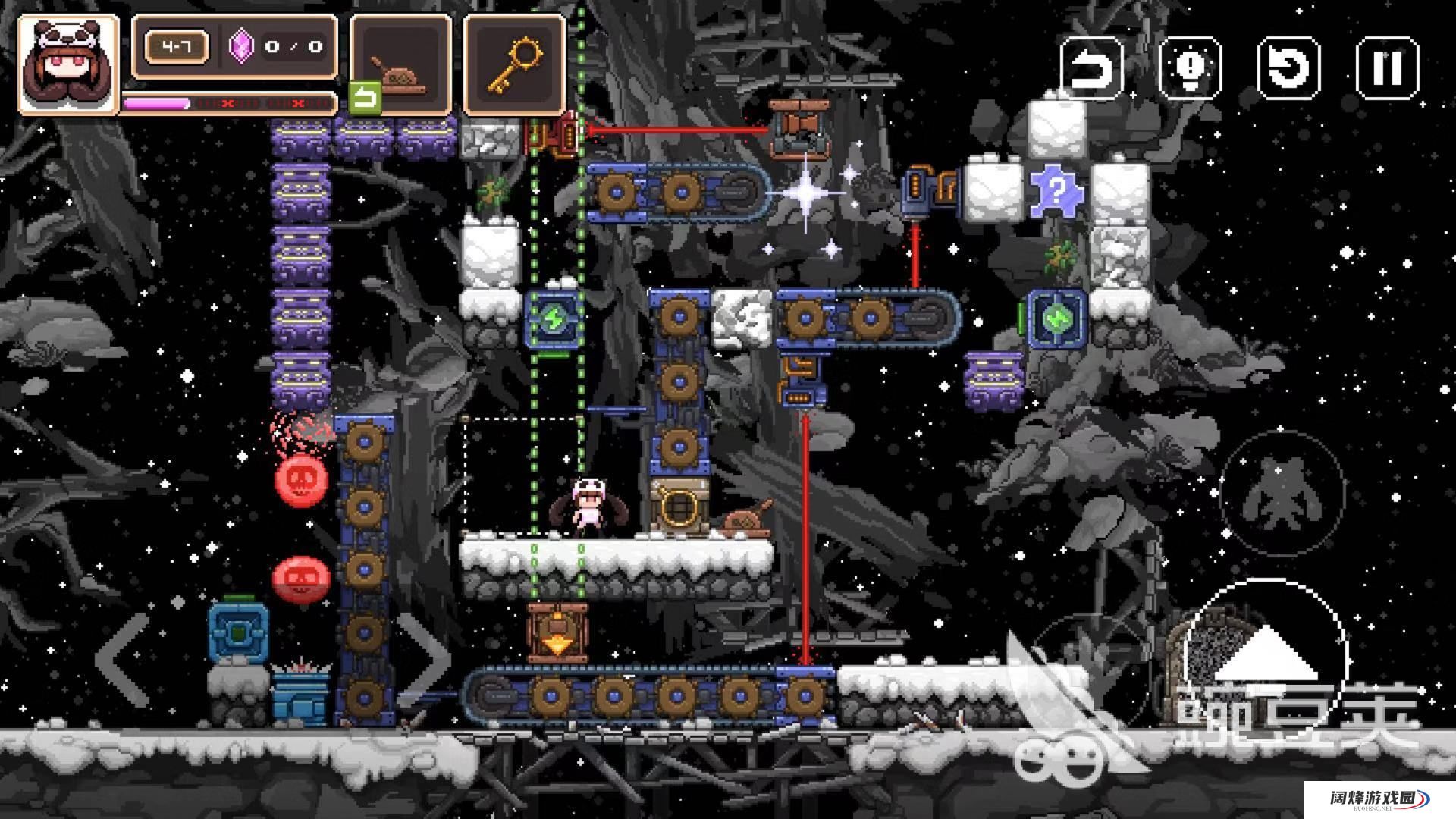Tap the undo arrow button

click(1091, 68)
